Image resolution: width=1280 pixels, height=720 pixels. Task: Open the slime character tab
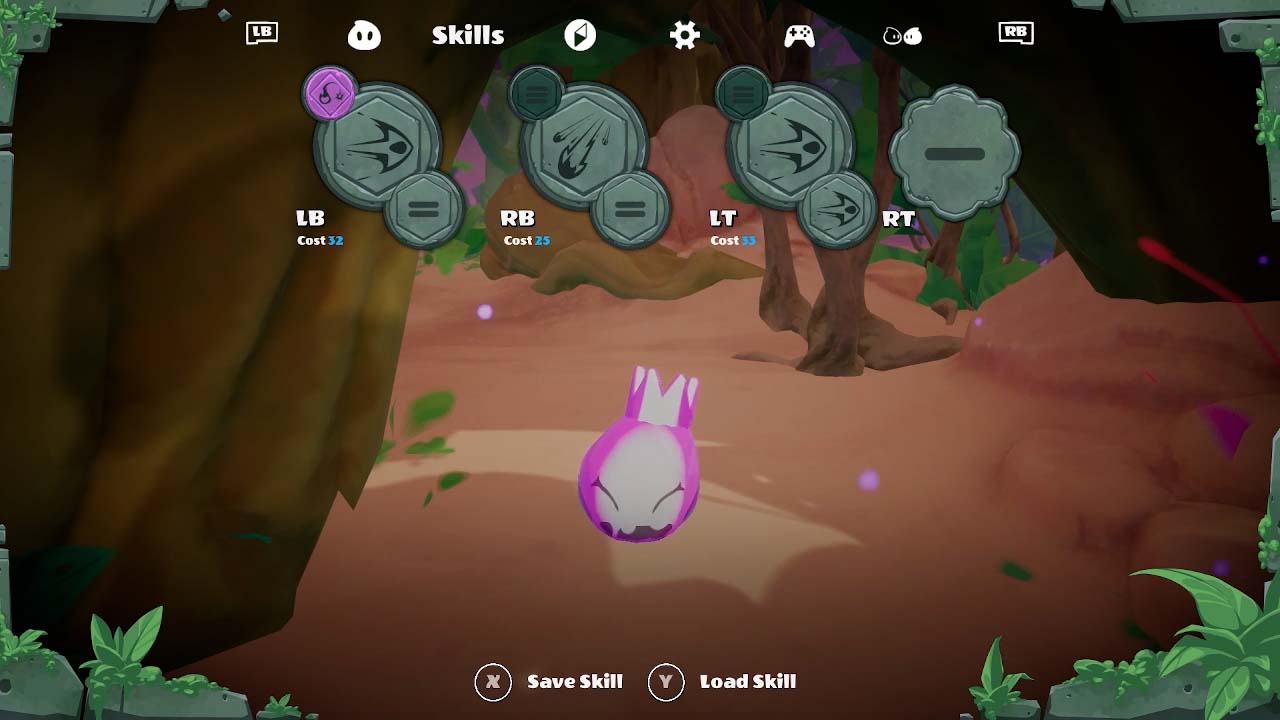tap(364, 36)
